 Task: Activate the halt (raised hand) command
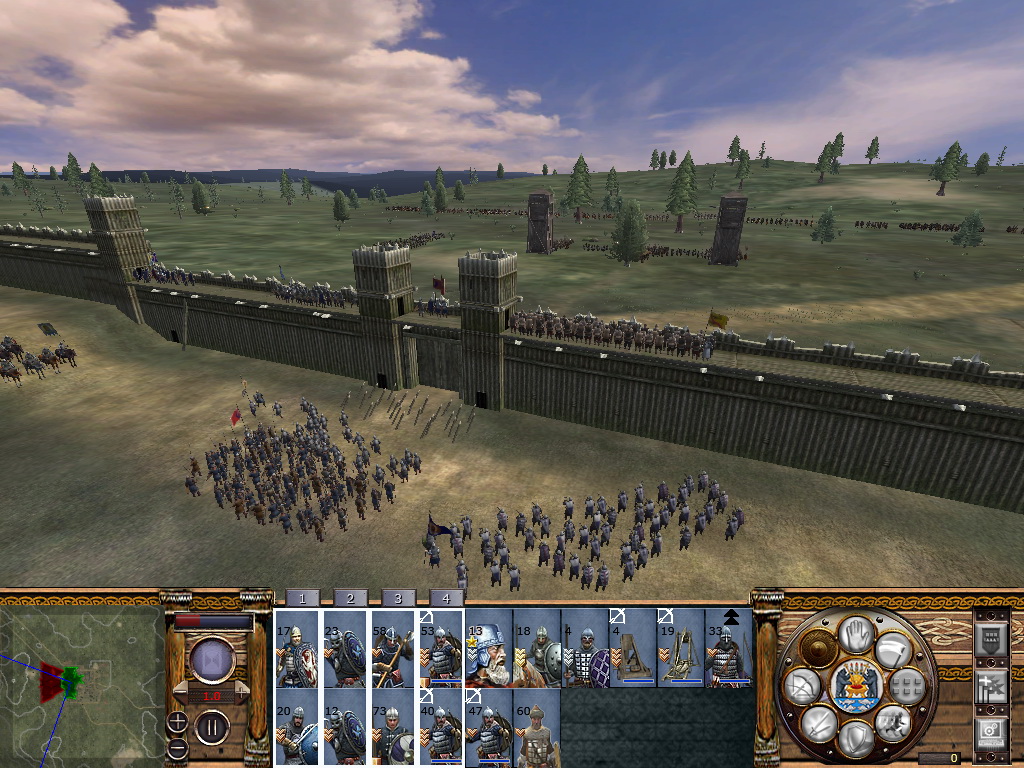[856, 634]
